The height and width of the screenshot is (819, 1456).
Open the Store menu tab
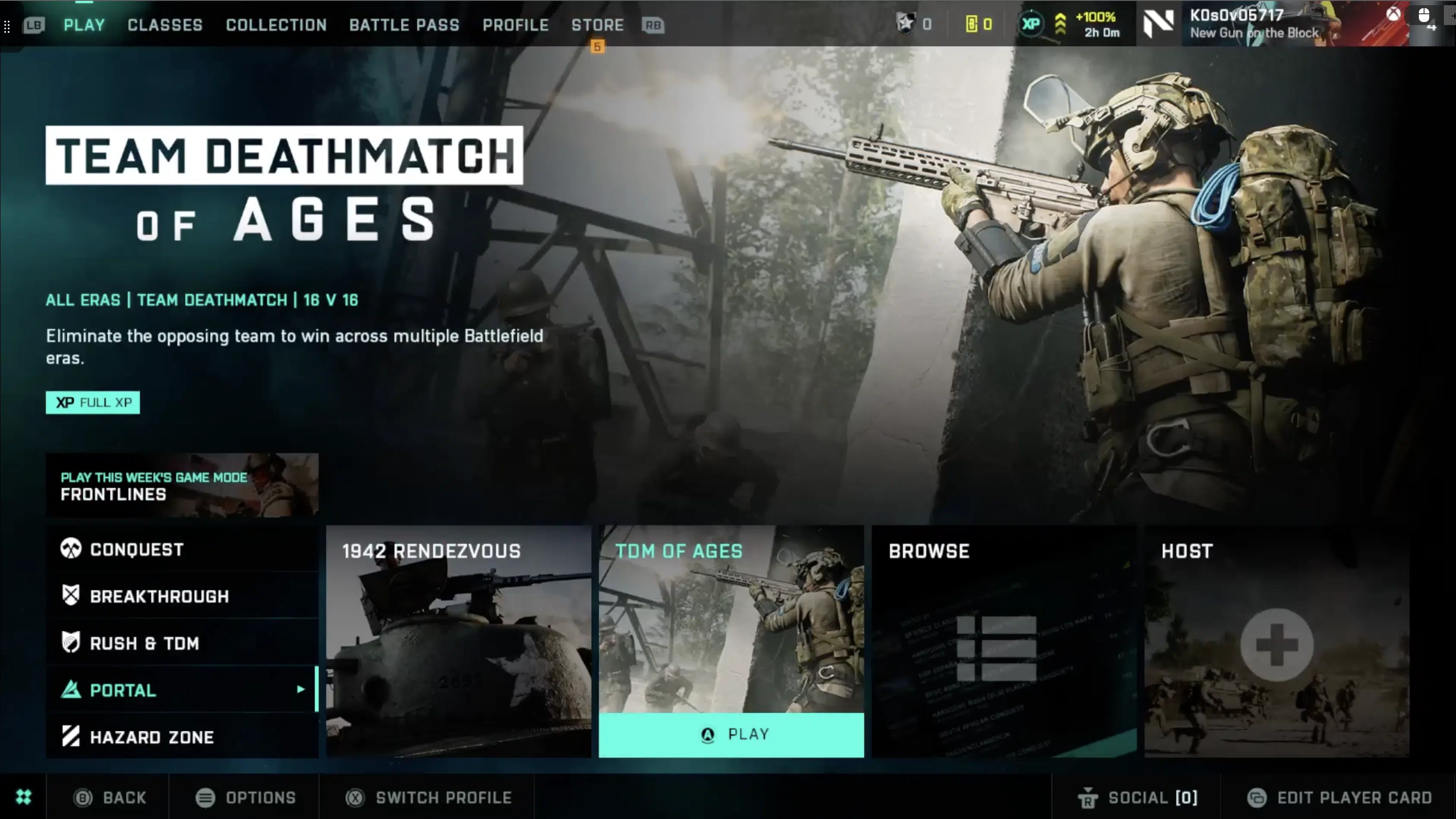pyautogui.click(x=597, y=25)
